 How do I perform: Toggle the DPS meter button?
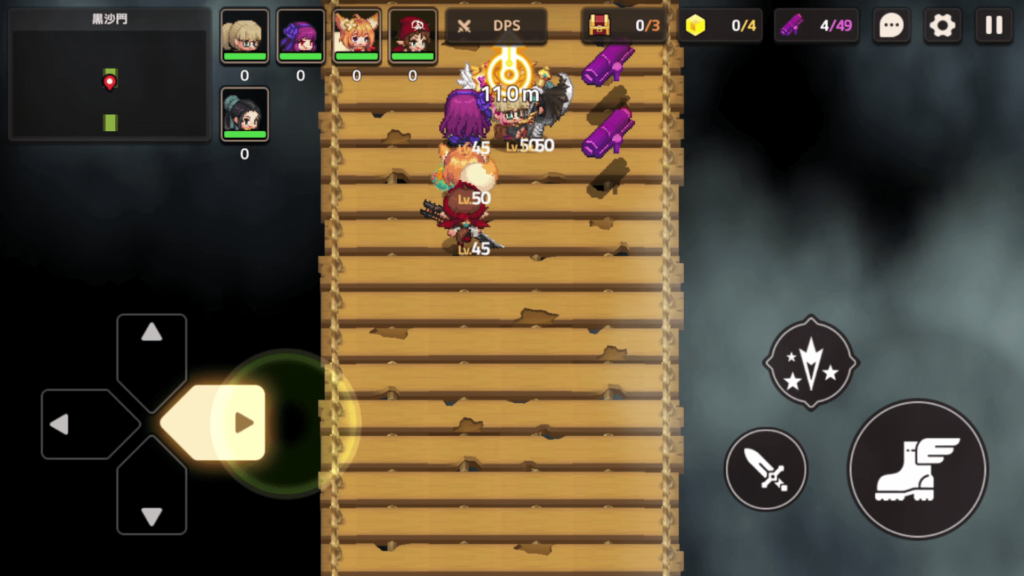click(495, 26)
